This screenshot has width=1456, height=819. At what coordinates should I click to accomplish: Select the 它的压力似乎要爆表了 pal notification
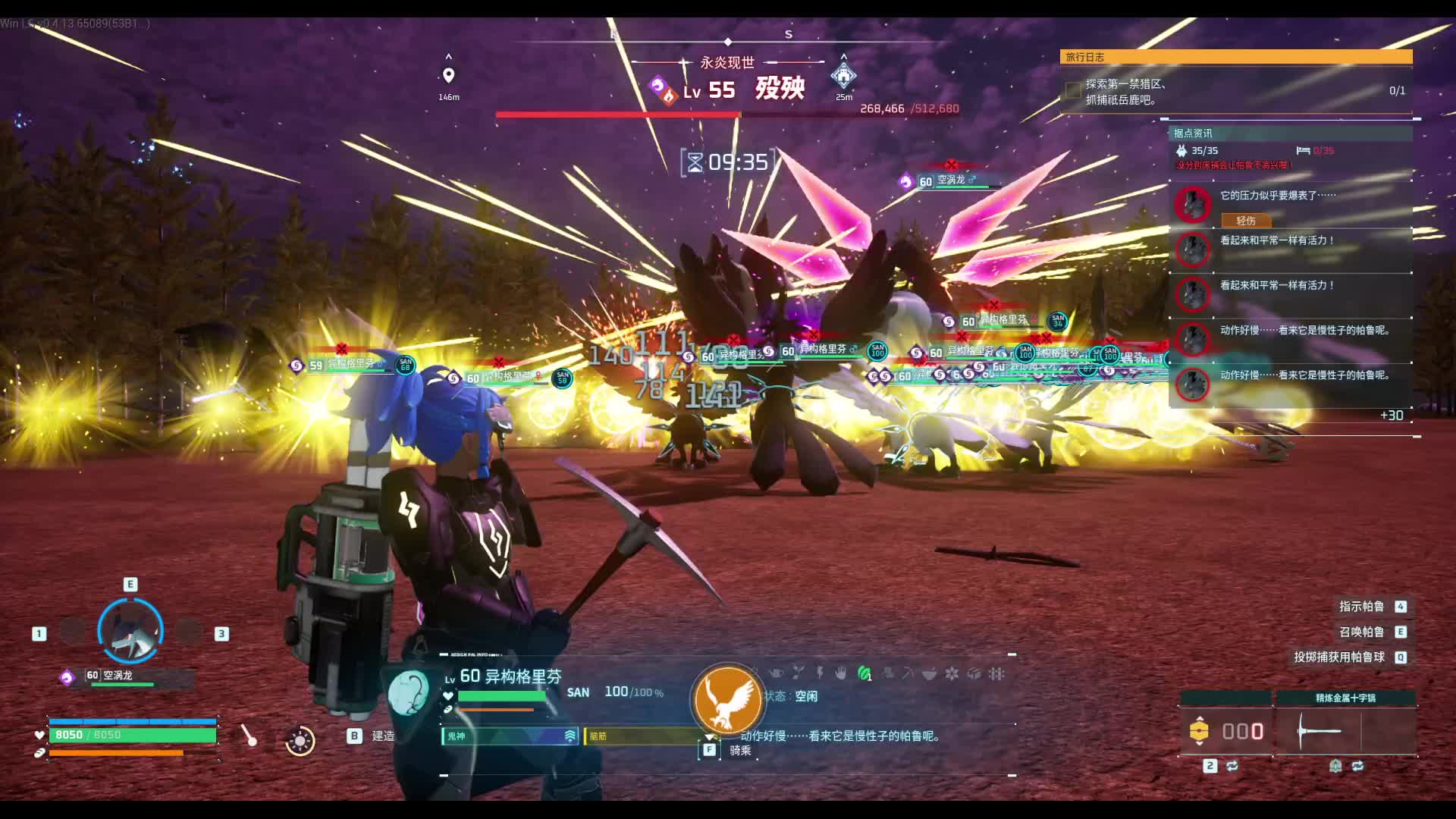[1289, 196]
